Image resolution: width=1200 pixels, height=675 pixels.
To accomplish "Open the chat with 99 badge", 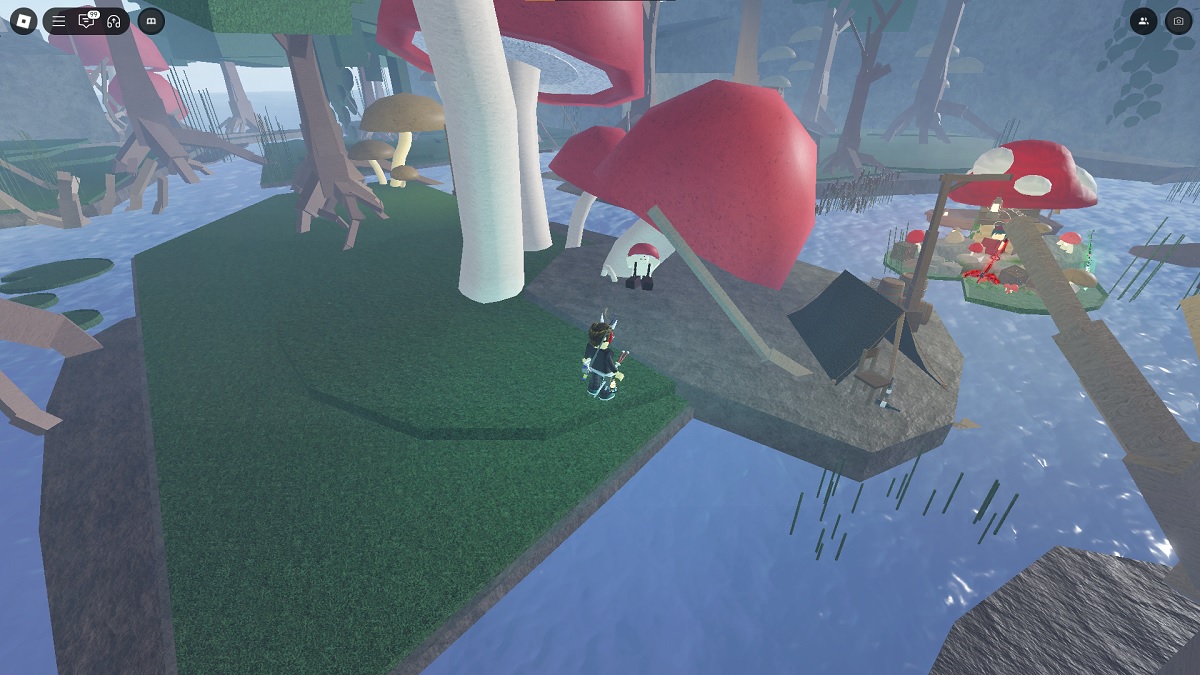I will [87, 21].
